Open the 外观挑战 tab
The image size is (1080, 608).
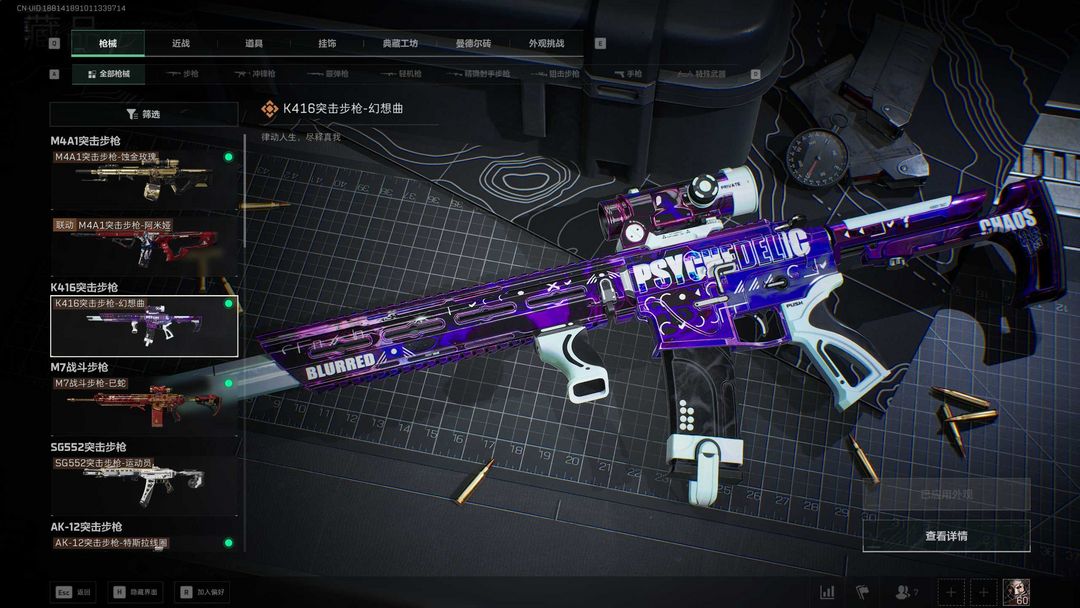coord(546,44)
